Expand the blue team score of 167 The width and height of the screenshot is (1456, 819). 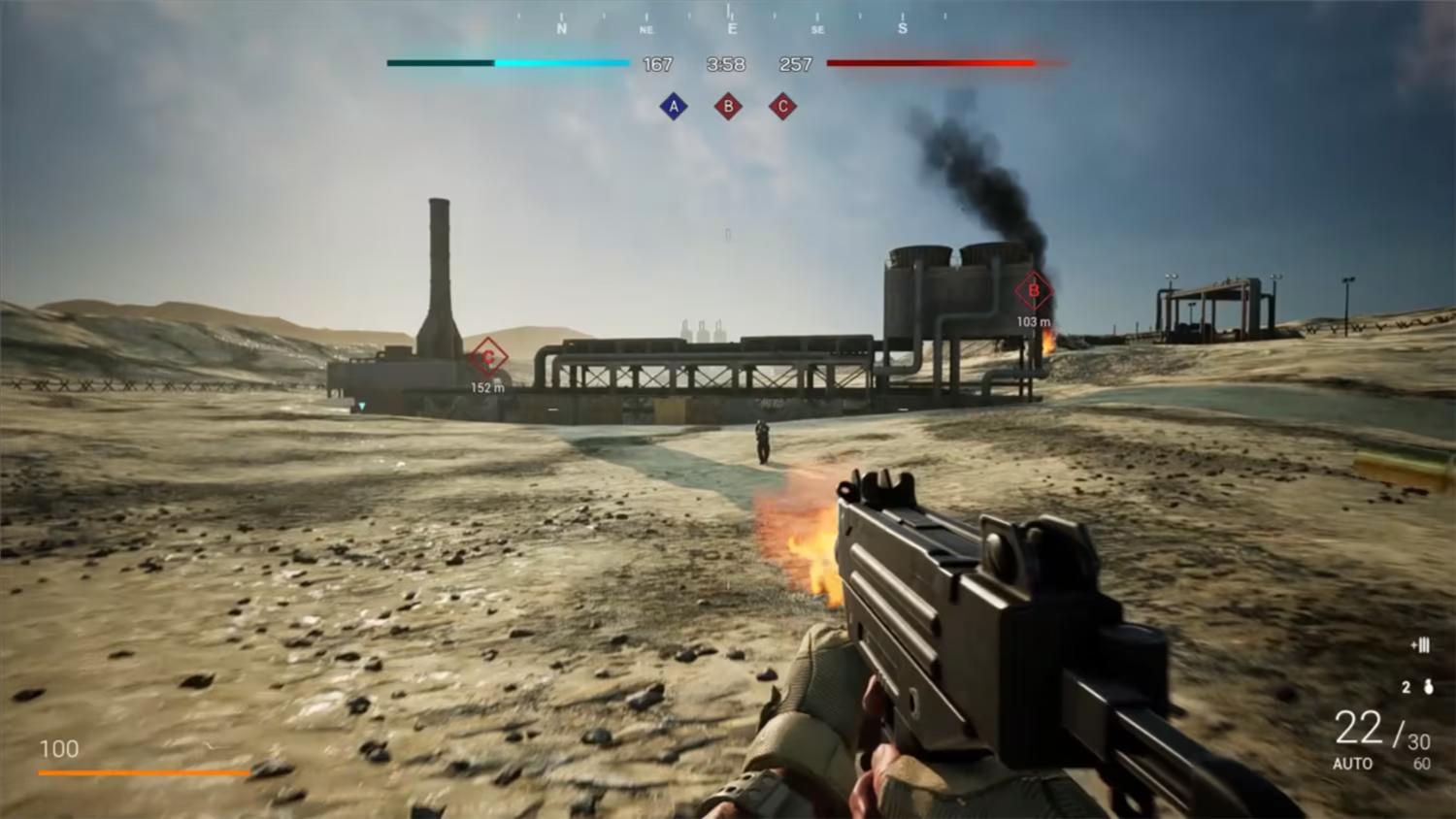658,64
